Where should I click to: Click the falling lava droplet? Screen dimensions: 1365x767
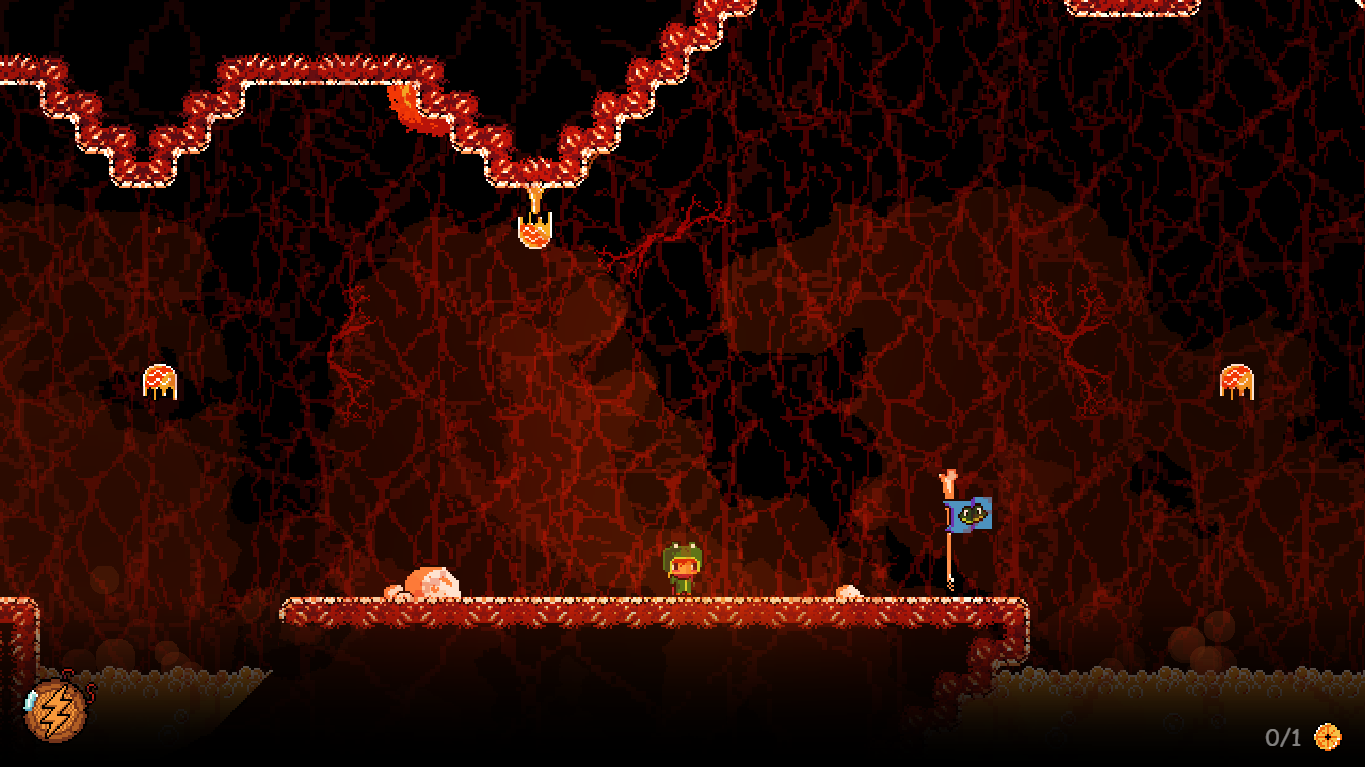[535, 230]
